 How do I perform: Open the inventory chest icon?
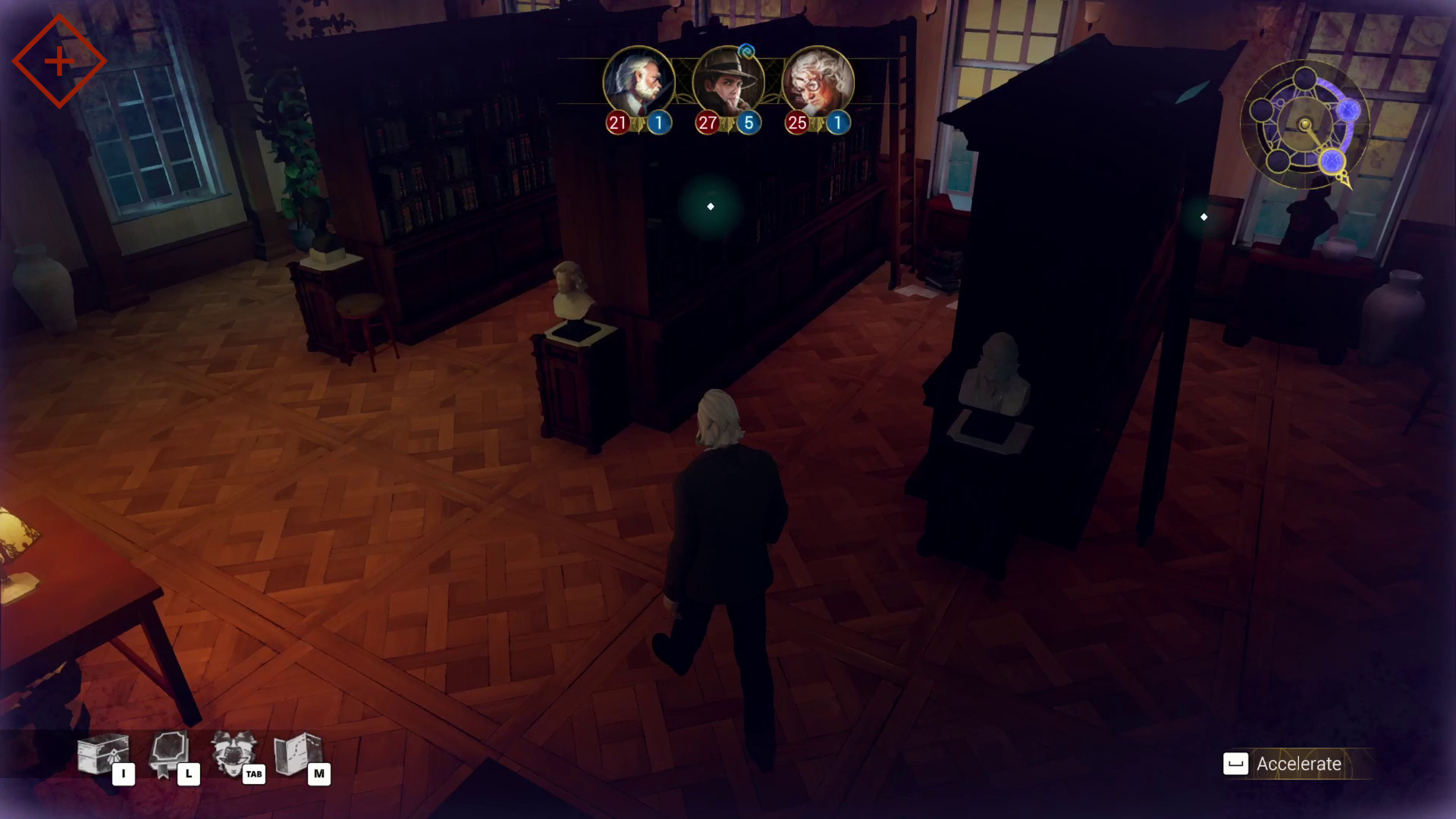(102, 754)
